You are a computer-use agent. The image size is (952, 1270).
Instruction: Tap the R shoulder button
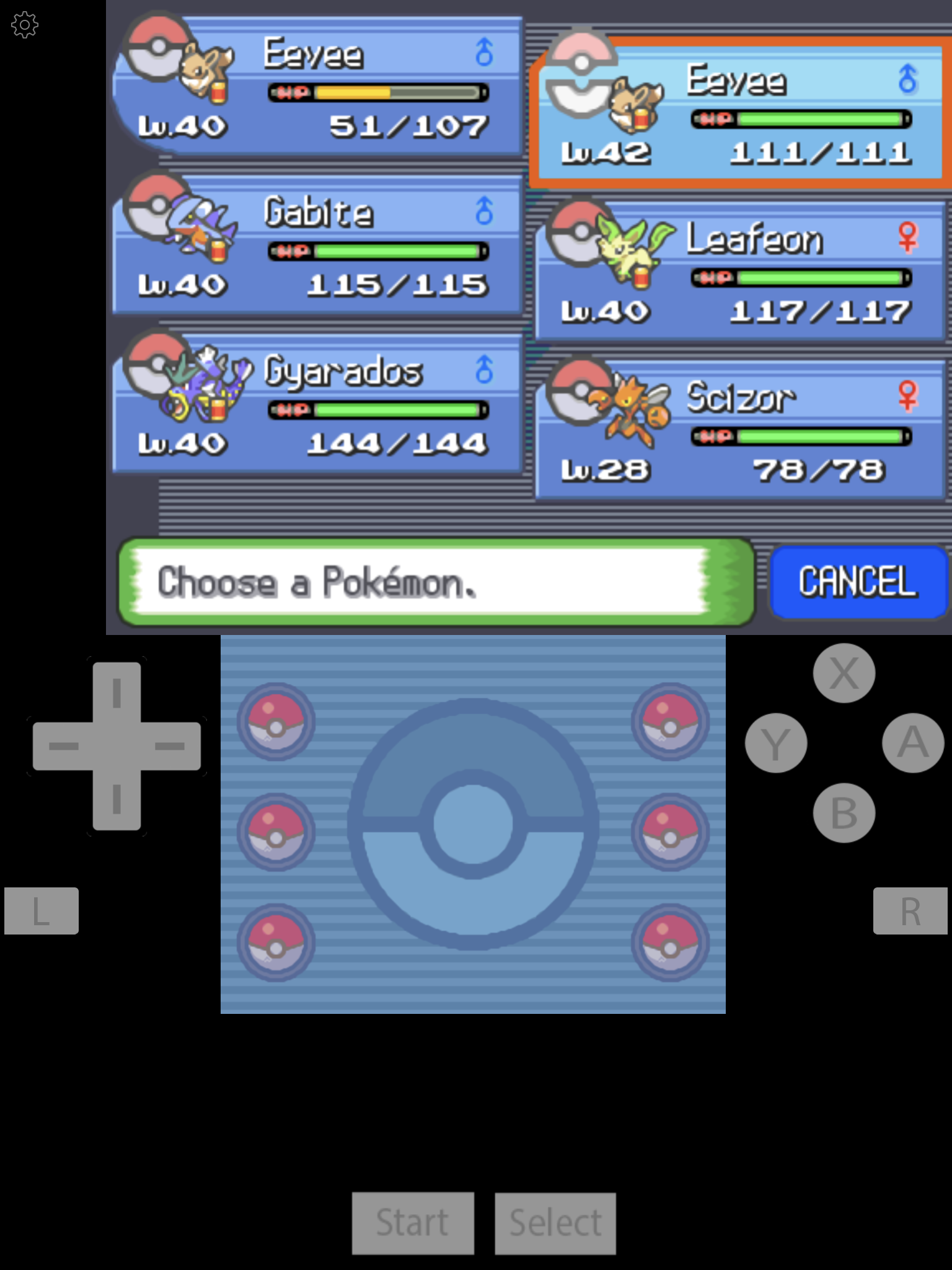[x=910, y=910]
